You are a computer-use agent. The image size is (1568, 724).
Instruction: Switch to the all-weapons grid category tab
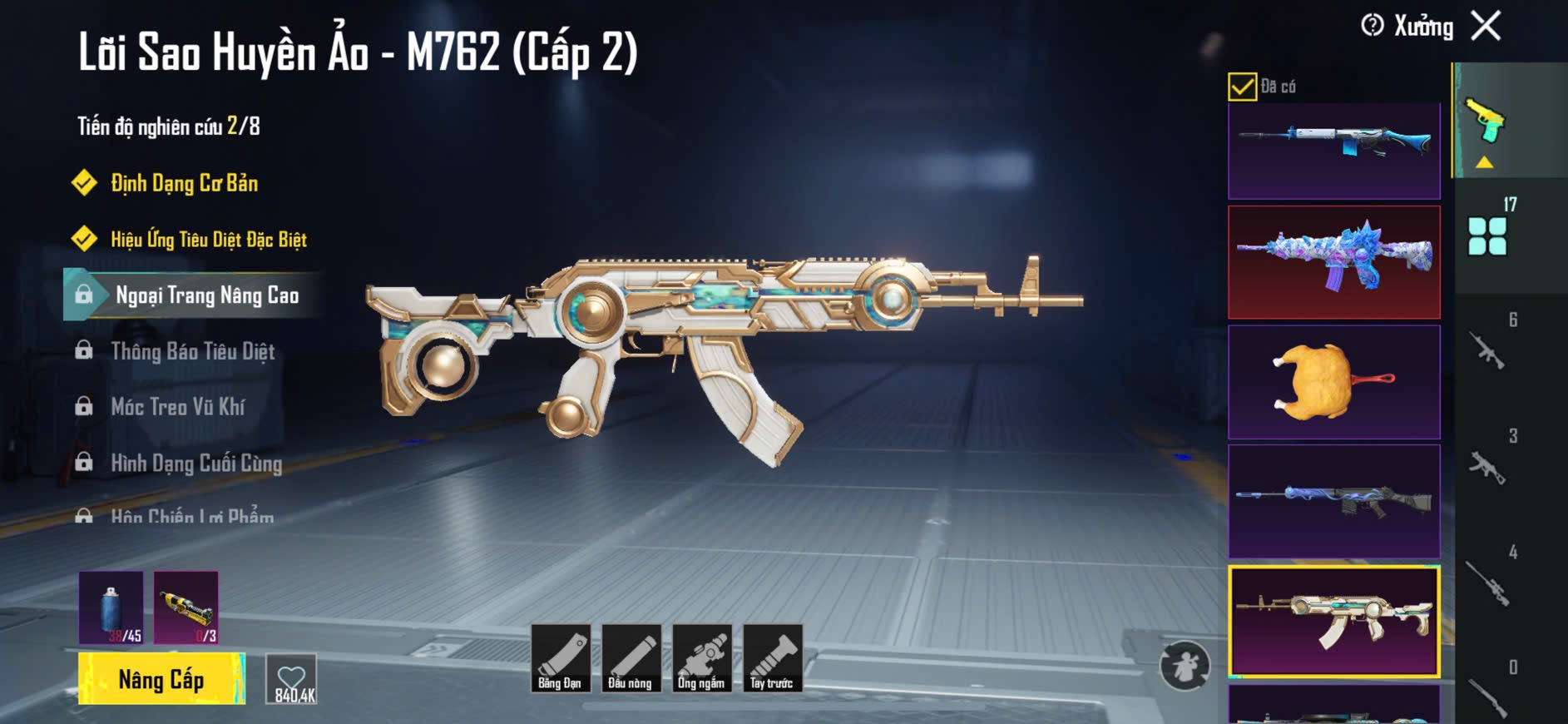click(1487, 236)
